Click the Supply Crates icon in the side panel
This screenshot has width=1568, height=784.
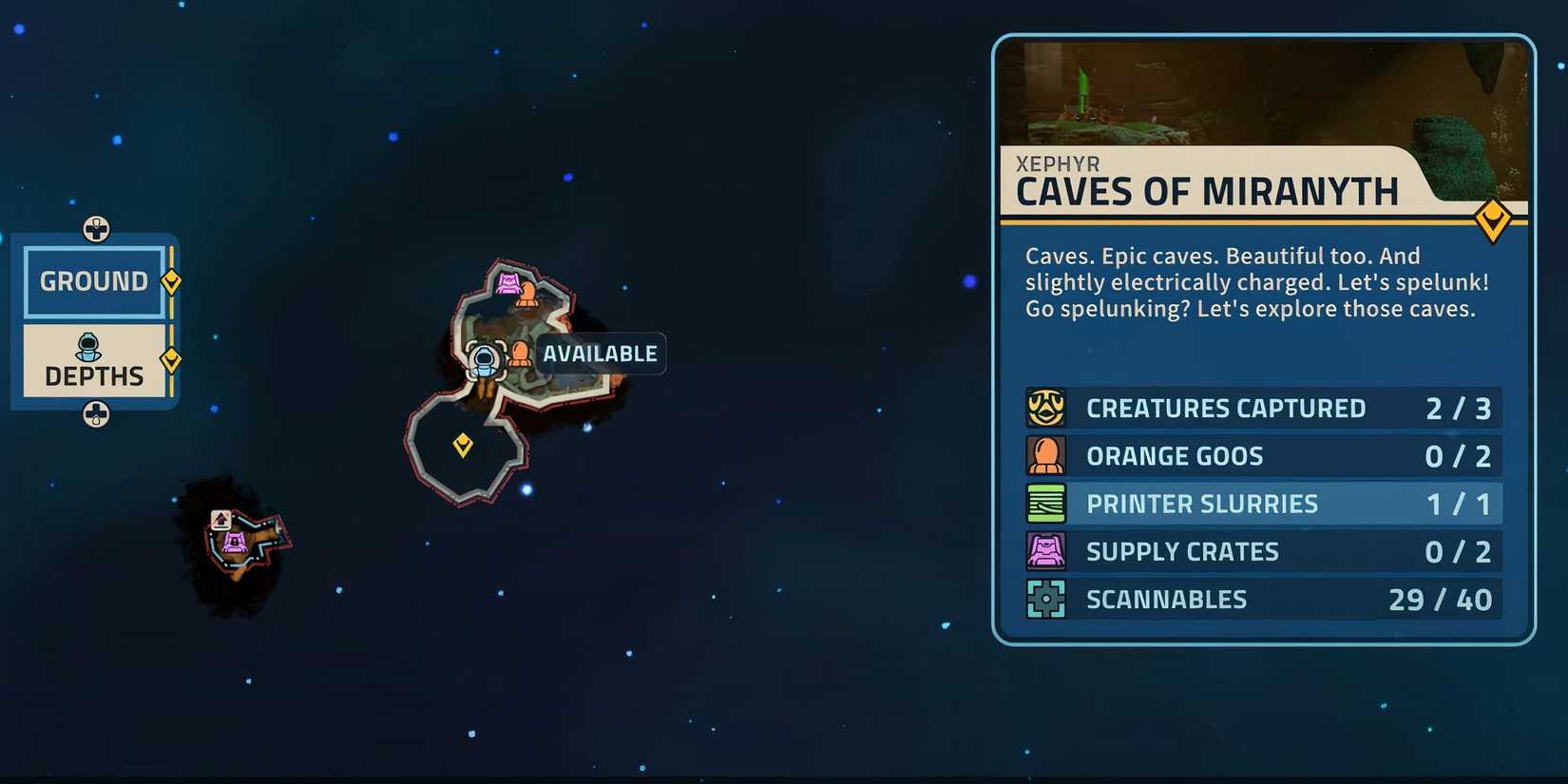pos(1045,551)
